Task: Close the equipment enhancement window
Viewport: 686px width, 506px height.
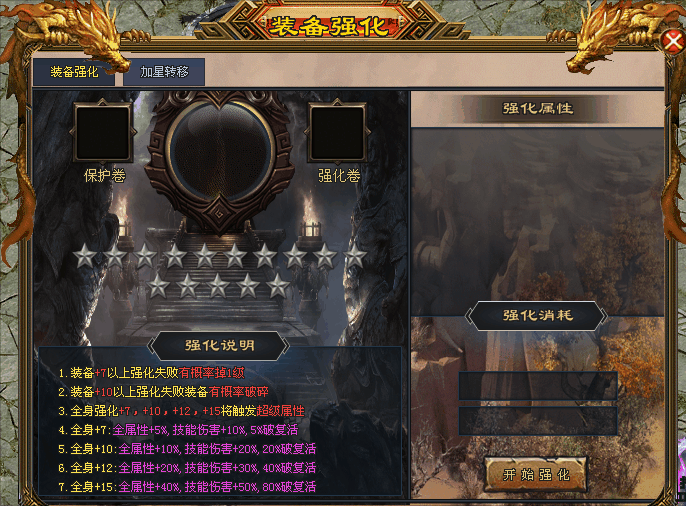Action: pyautogui.click(x=673, y=40)
